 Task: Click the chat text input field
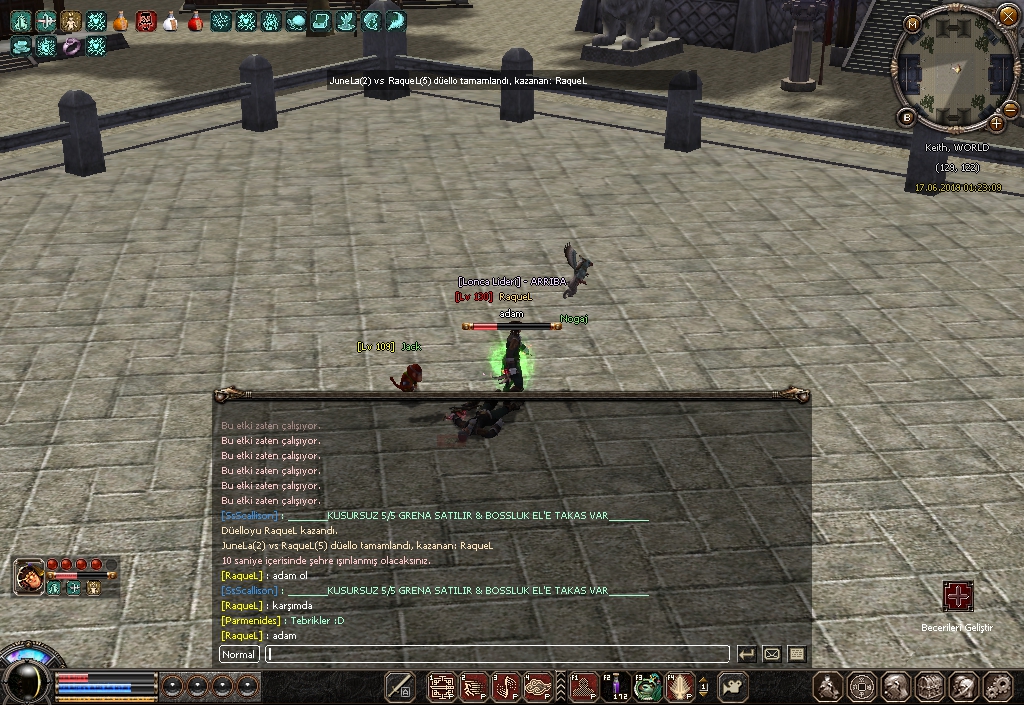[497, 654]
